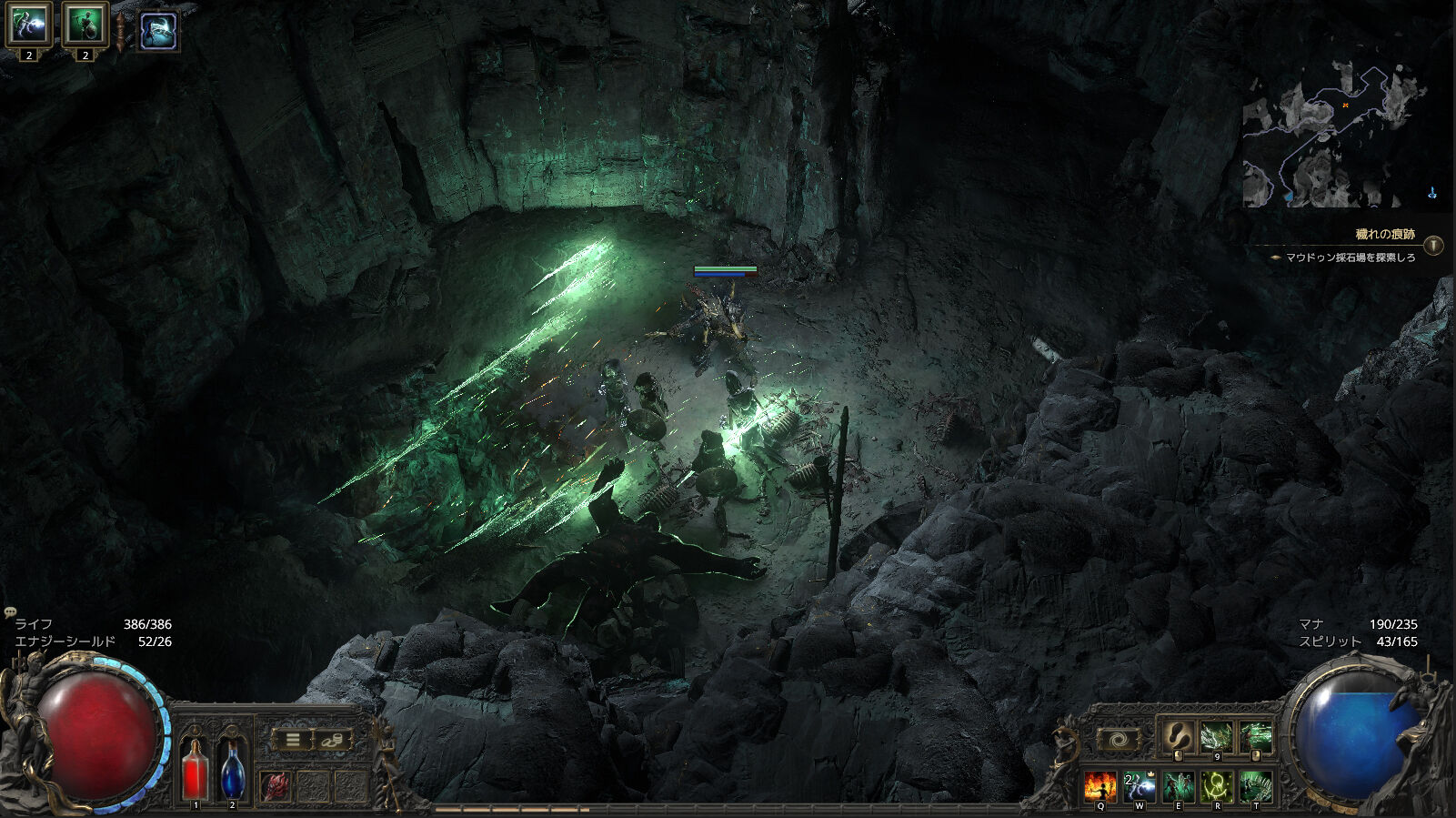The width and height of the screenshot is (1456, 818).
Task: Click the round quest marker button
Action: 1433,245
